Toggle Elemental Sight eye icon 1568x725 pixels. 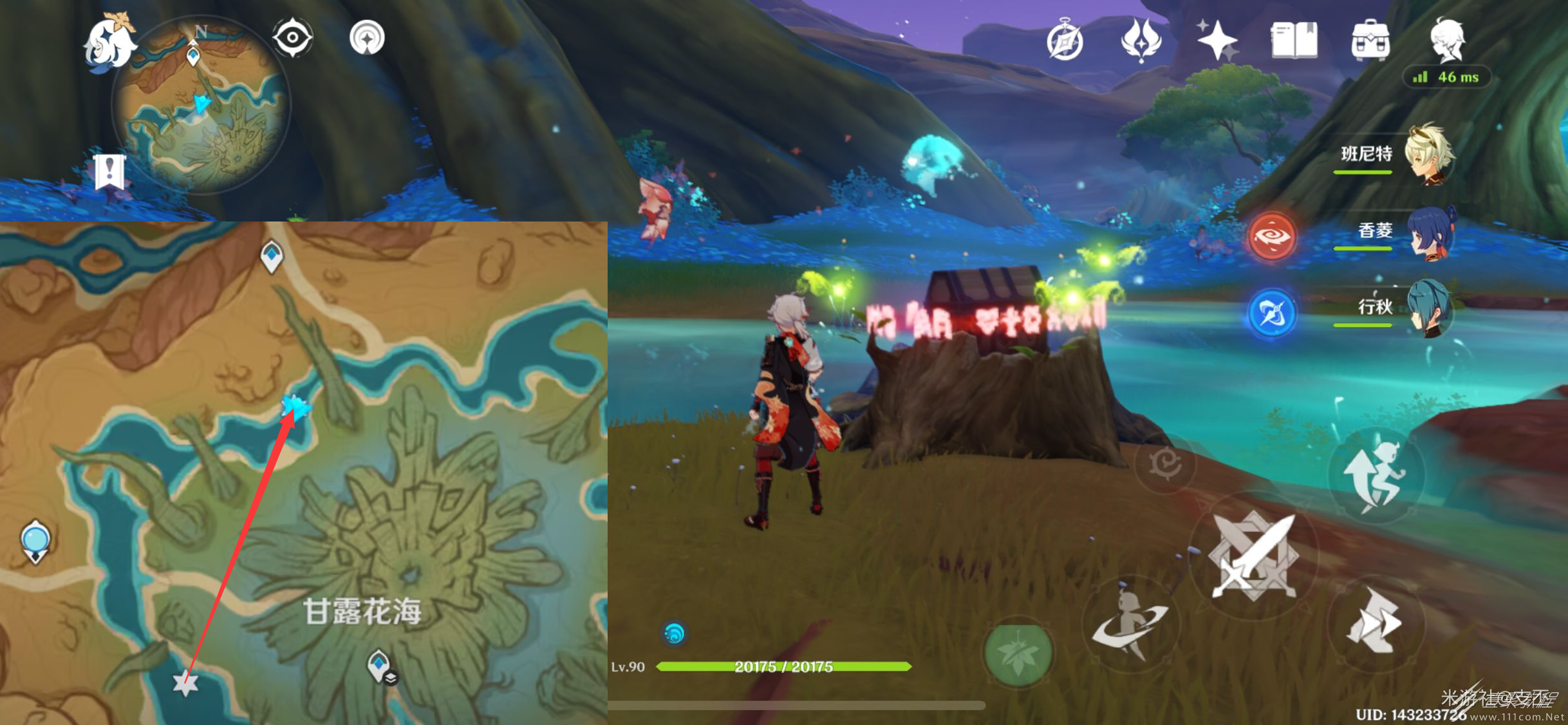click(292, 37)
